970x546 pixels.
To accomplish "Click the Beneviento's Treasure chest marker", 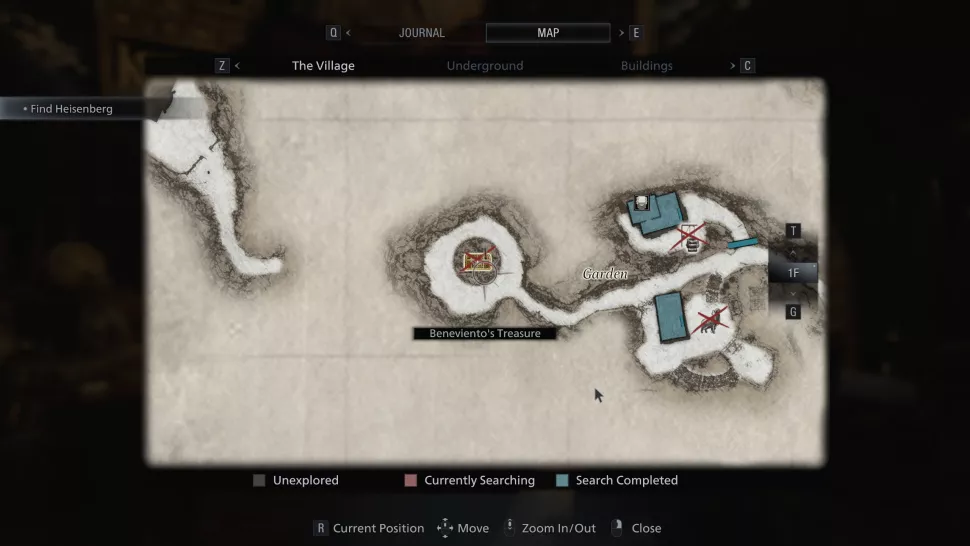I will [479, 262].
